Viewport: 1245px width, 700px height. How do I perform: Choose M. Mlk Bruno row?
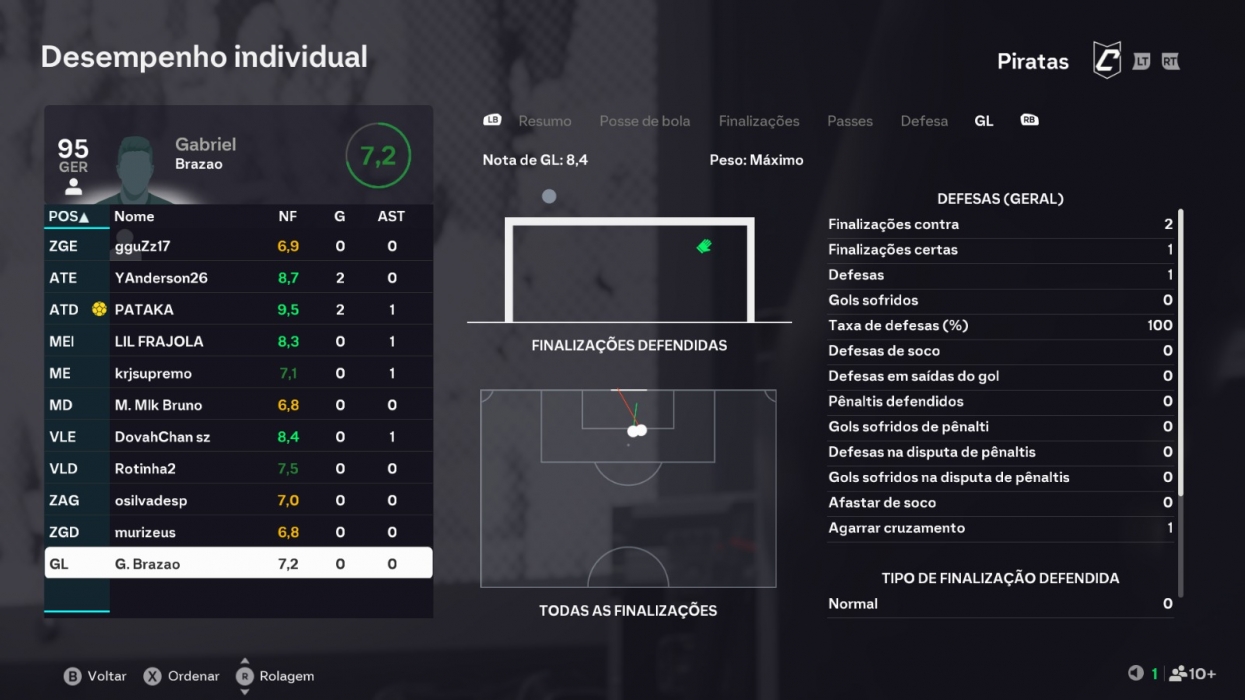(x=238, y=405)
